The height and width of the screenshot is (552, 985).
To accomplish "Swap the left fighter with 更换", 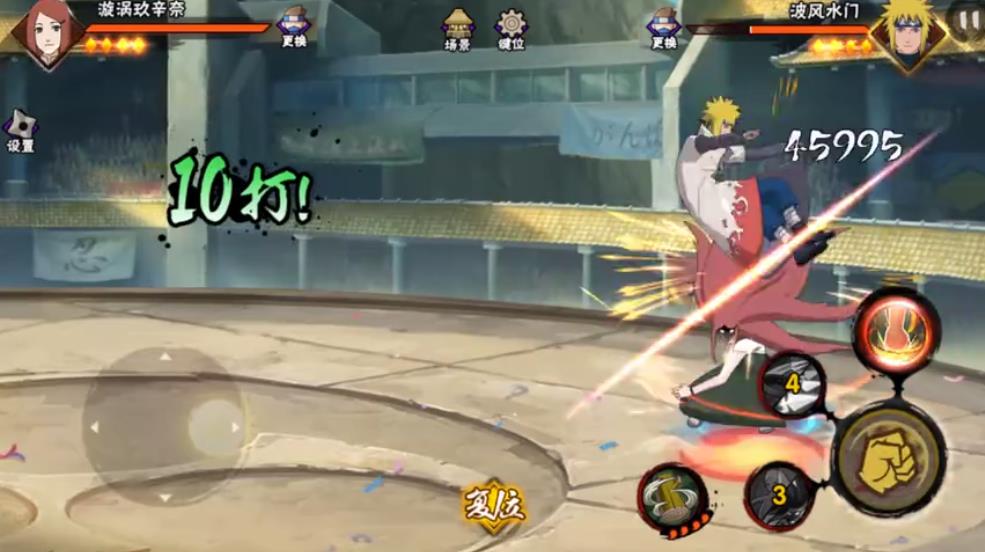I will [293, 27].
